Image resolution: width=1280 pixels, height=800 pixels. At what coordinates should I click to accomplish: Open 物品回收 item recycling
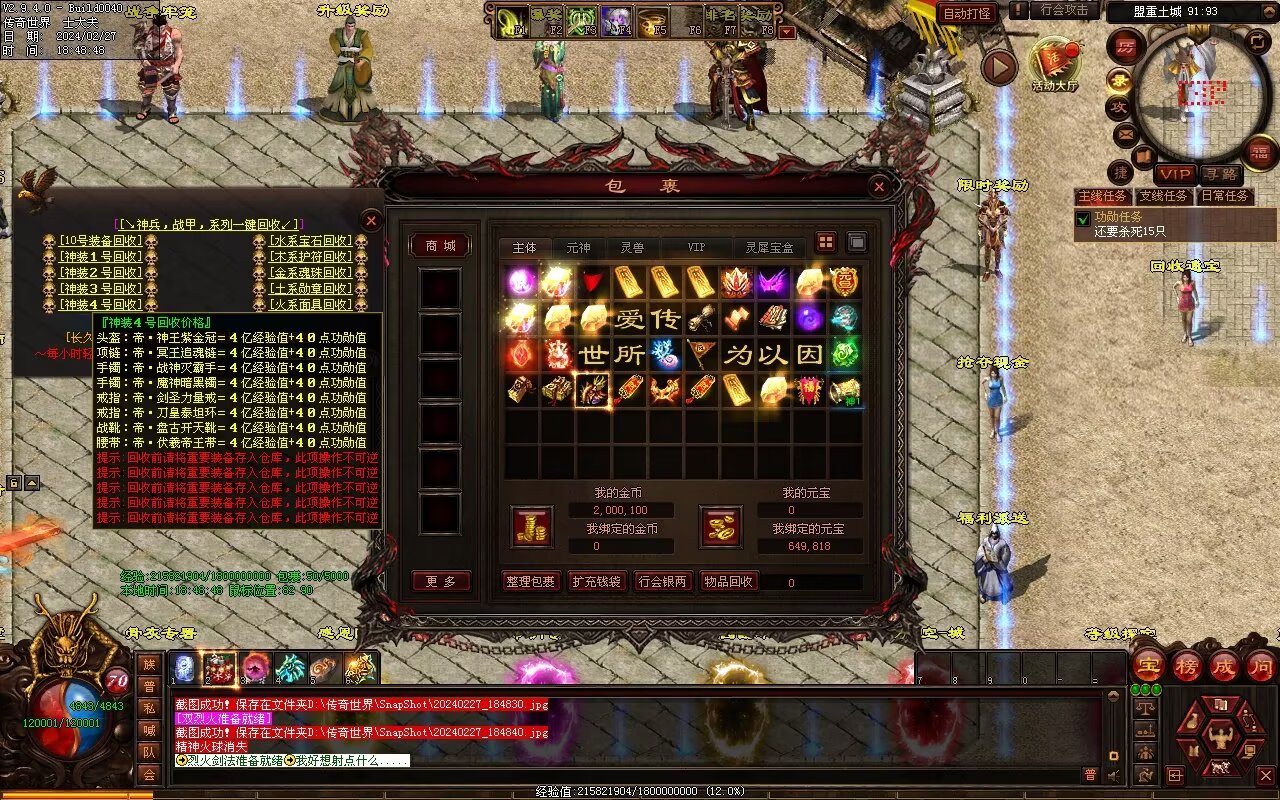tap(729, 581)
